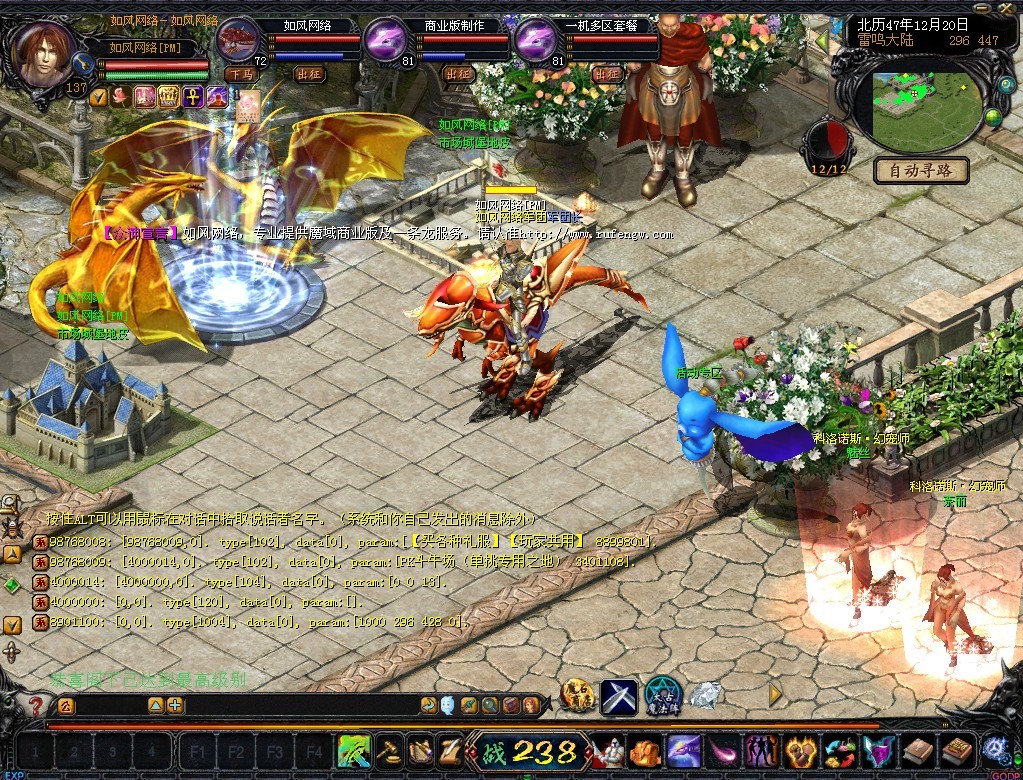Image resolution: width=1023 pixels, height=780 pixels.
Task: Open the 魔法阵 pentagram icon
Action: [x=663, y=694]
